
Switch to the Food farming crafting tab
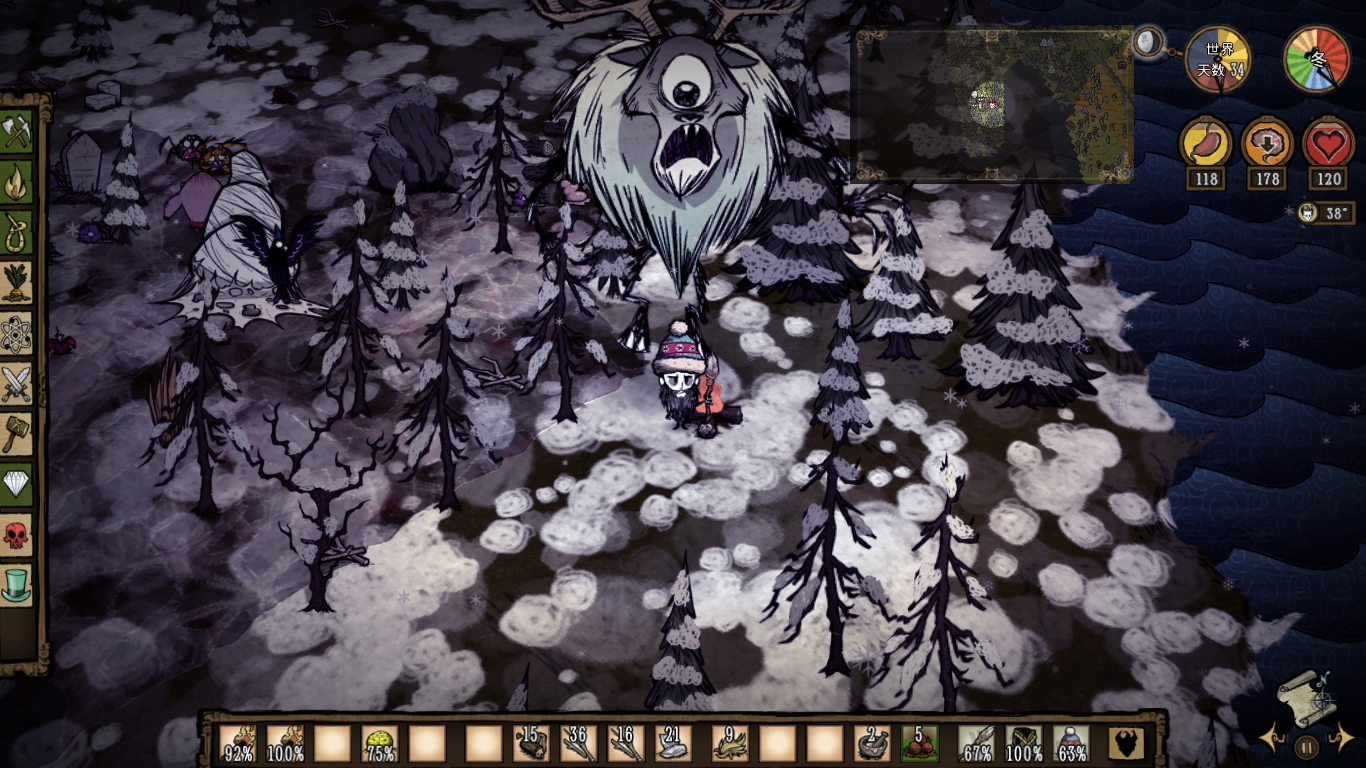(x=17, y=283)
